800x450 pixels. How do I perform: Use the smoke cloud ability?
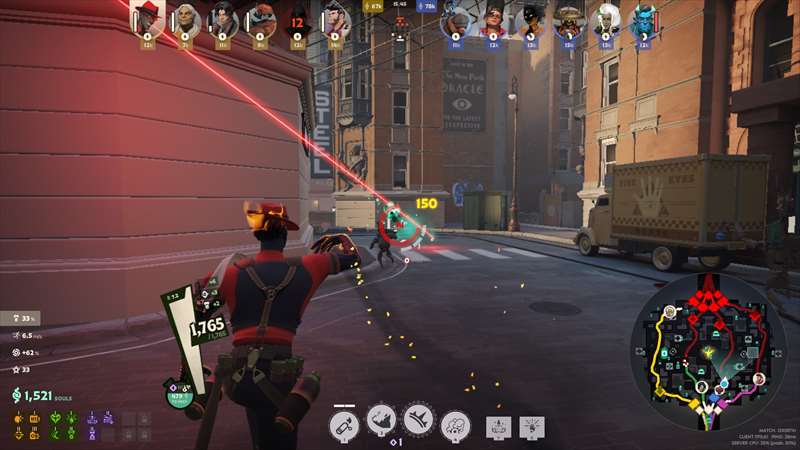455,423
